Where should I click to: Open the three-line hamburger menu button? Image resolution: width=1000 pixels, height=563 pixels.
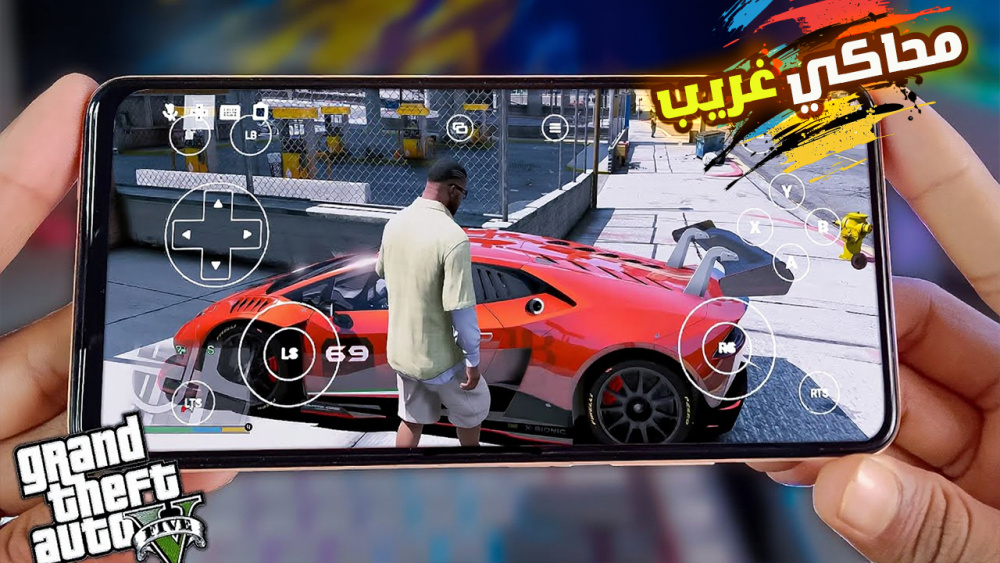point(555,127)
